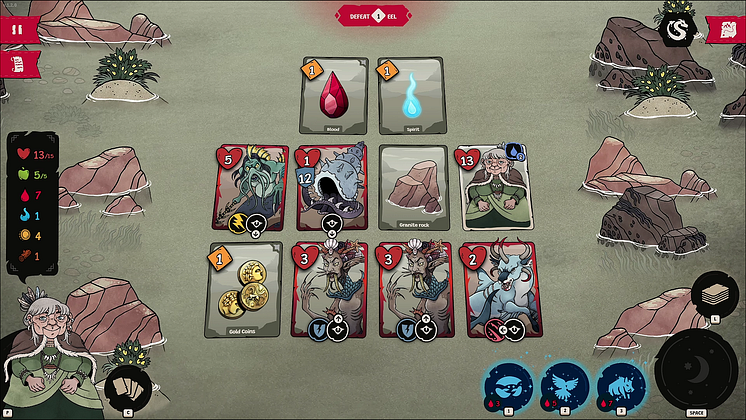Open the red map banner button
The image size is (746, 420).
[726, 29]
